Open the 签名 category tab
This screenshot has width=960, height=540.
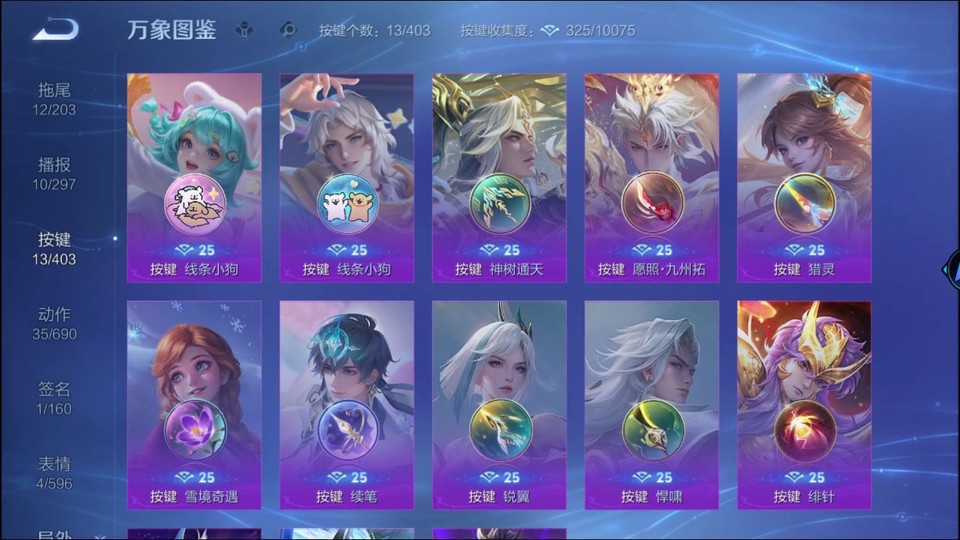coord(55,398)
